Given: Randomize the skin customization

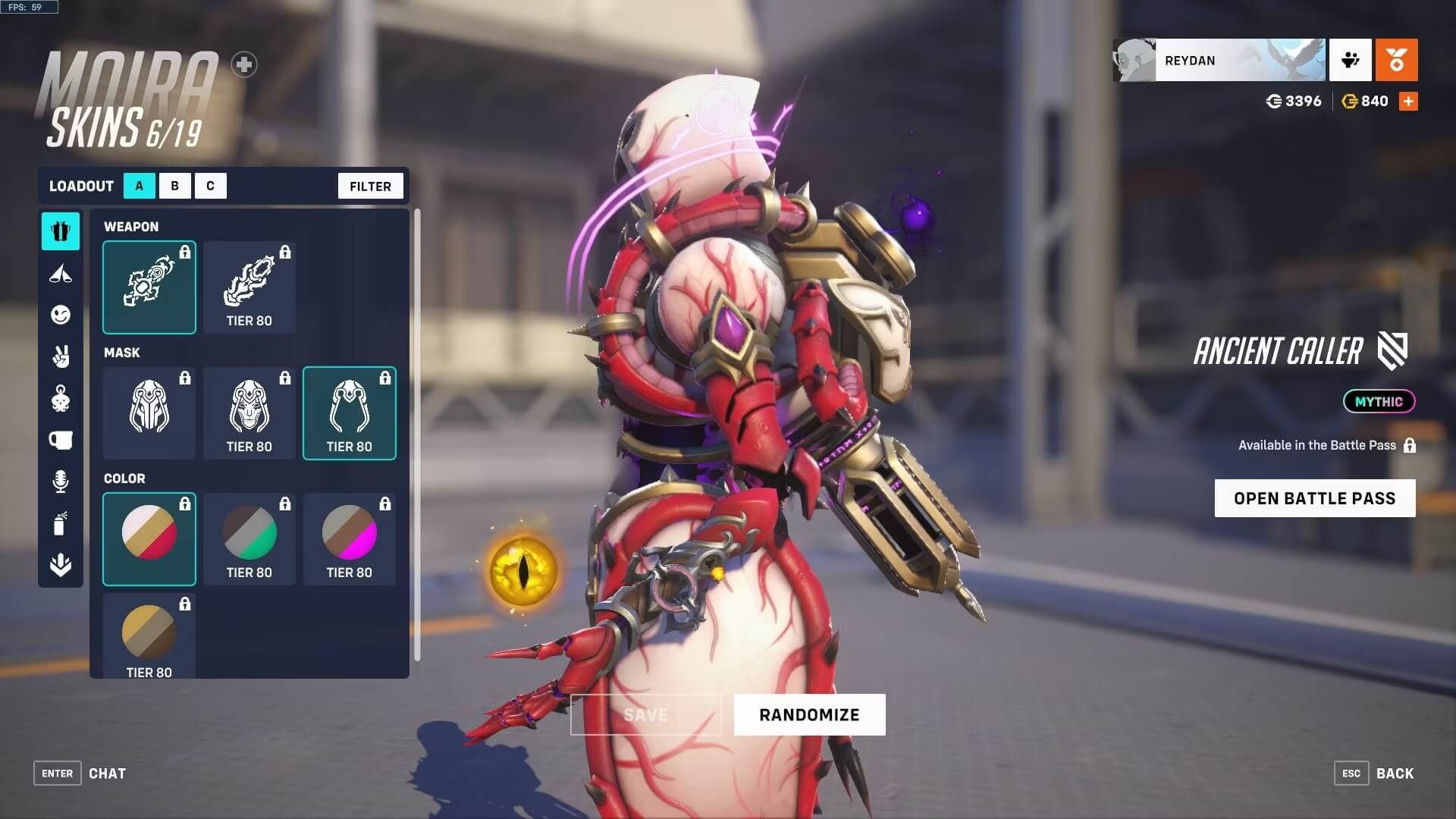Looking at the screenshot, I should coord(809,714).
